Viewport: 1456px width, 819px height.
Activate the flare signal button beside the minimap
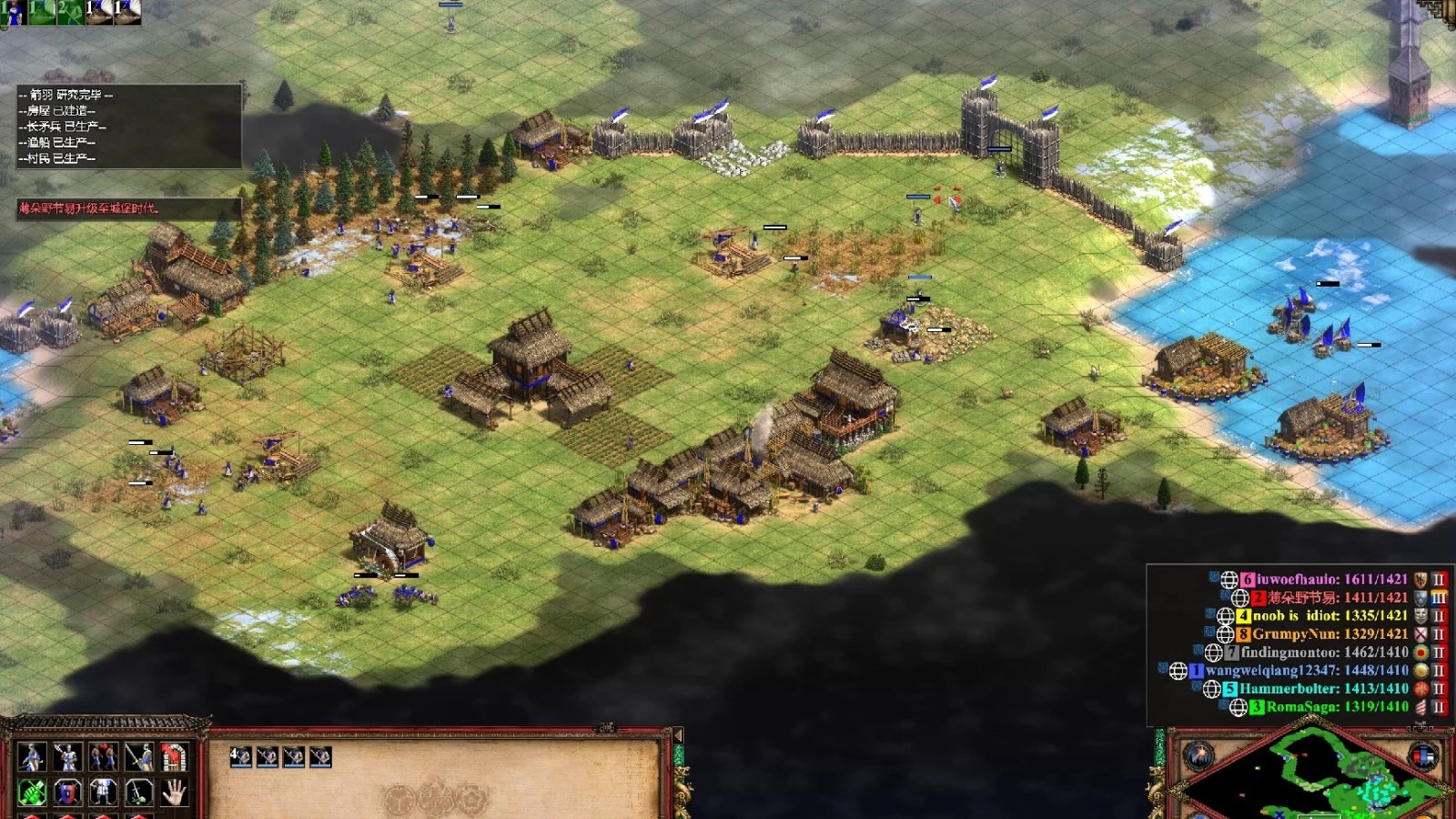(1198, 755)
